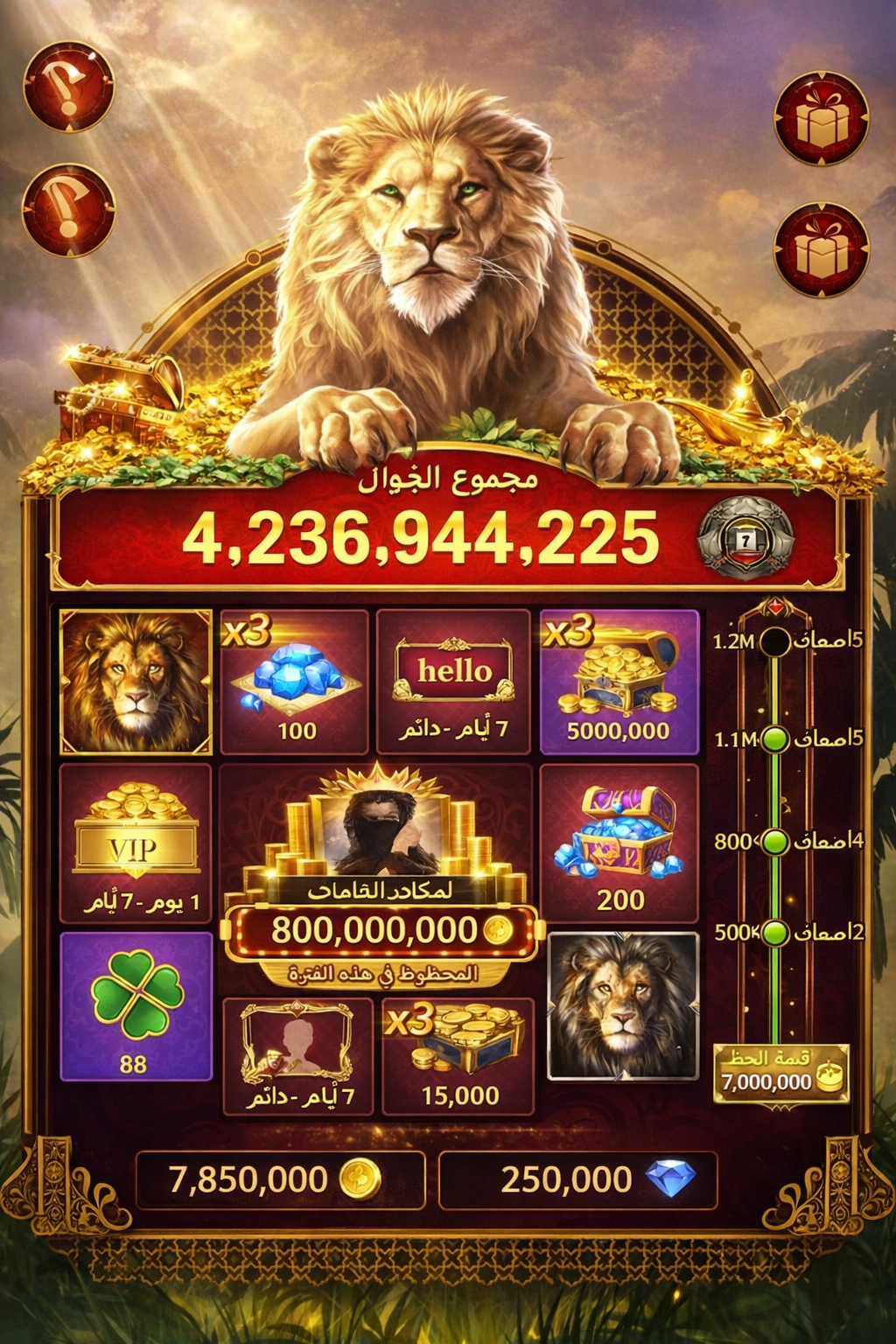Pick the x3 gold coins 15,000 prize
896x1344 pixels.
click(x=458, y=1056)
